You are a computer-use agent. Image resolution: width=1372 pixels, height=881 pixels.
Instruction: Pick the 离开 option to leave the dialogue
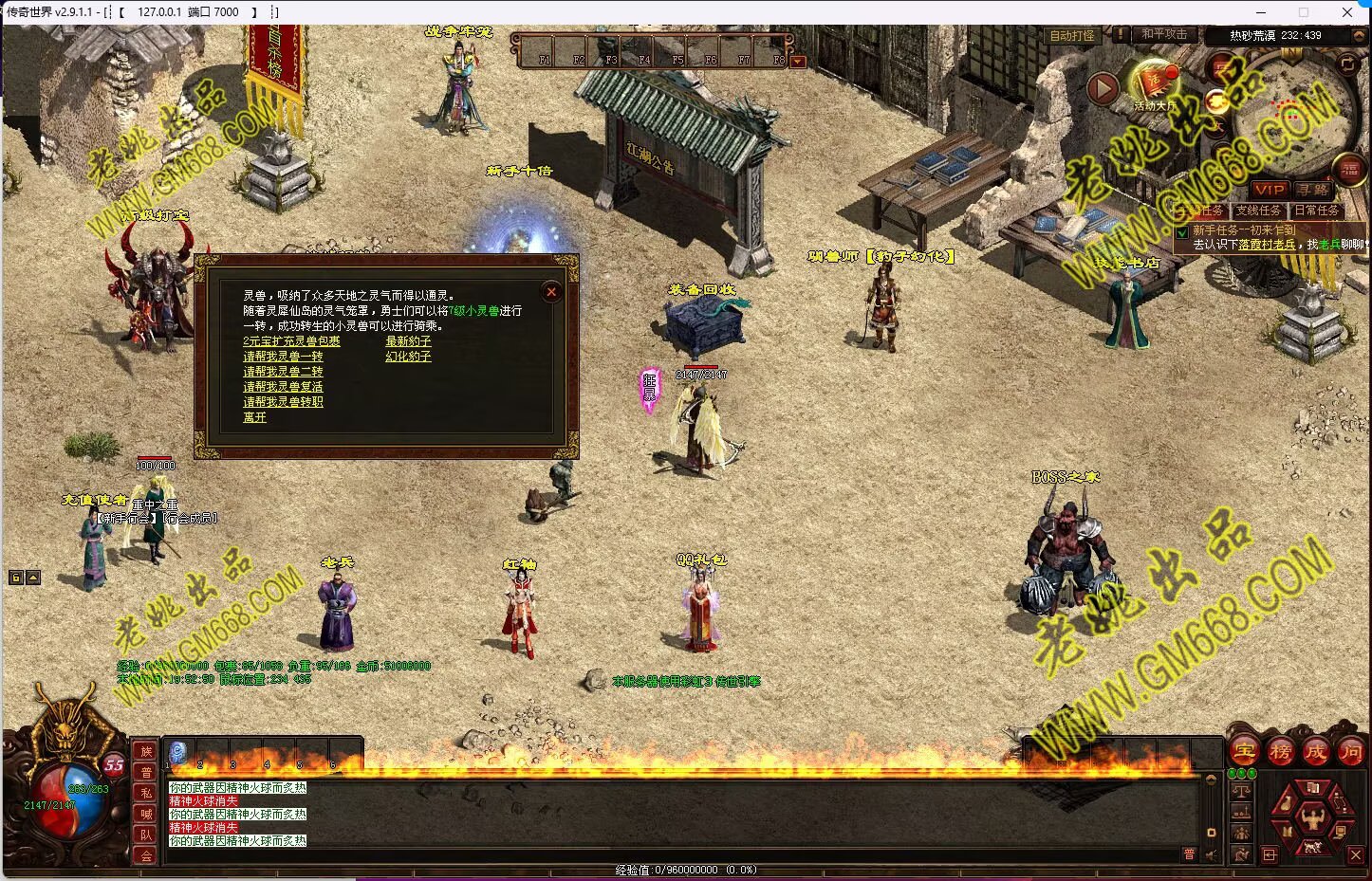pos(254,417)
